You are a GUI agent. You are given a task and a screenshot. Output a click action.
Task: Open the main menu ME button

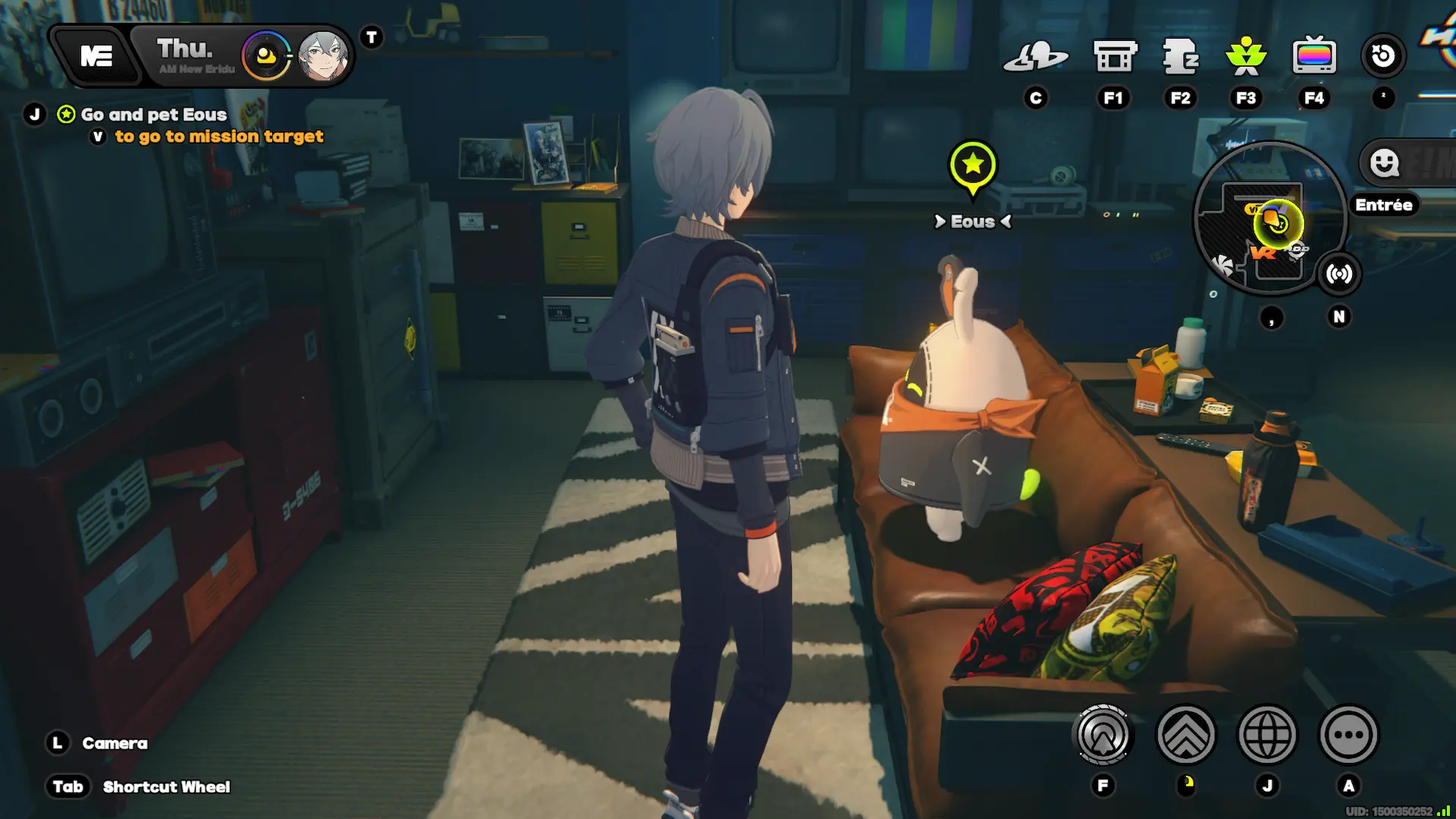click(96, 56)
